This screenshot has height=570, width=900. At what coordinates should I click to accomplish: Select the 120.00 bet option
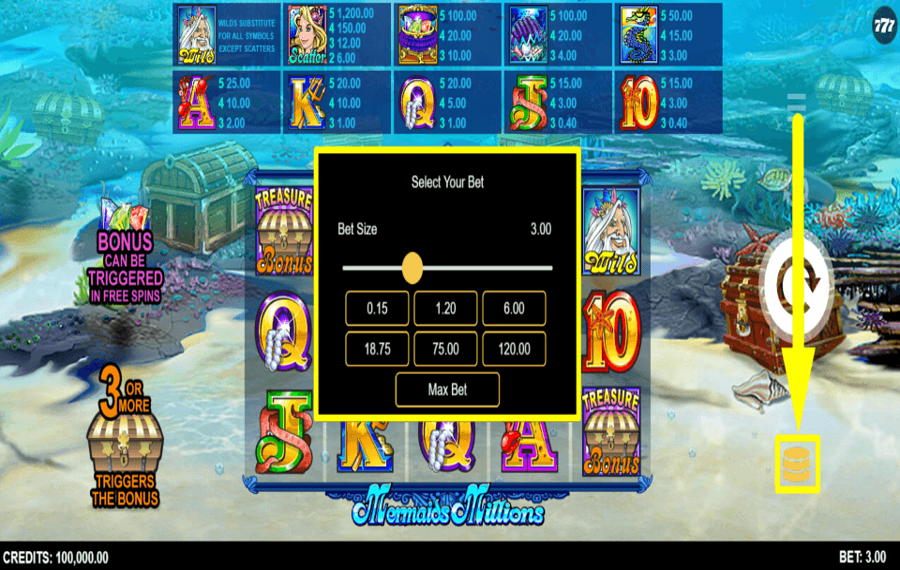pyautogui.click(x=514, y=349)
